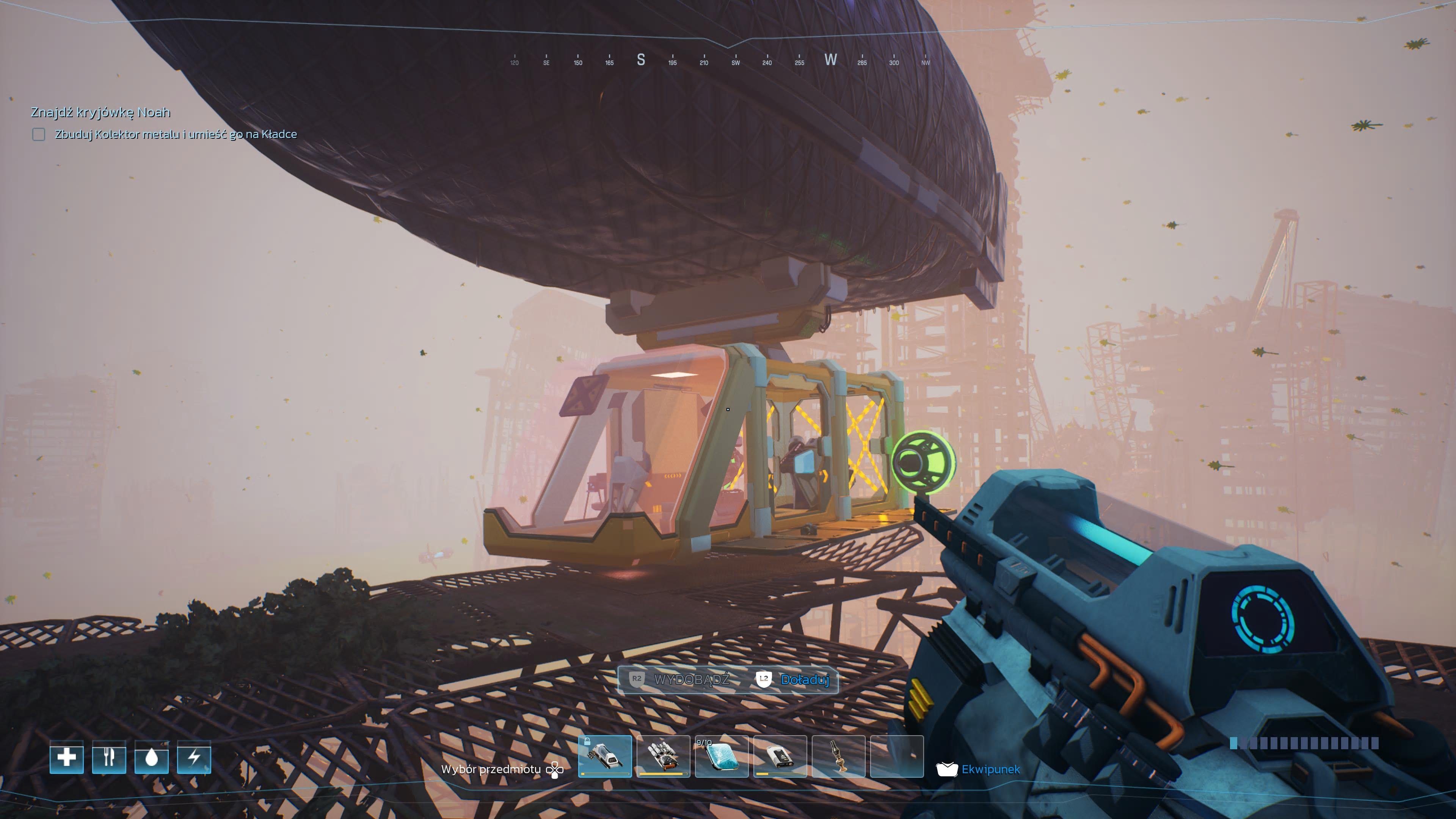Click the 'Znajdź kryjówkę Noah' quest title
The image size is (1456, 819).
pyautogui.click(x=100, y=112)
